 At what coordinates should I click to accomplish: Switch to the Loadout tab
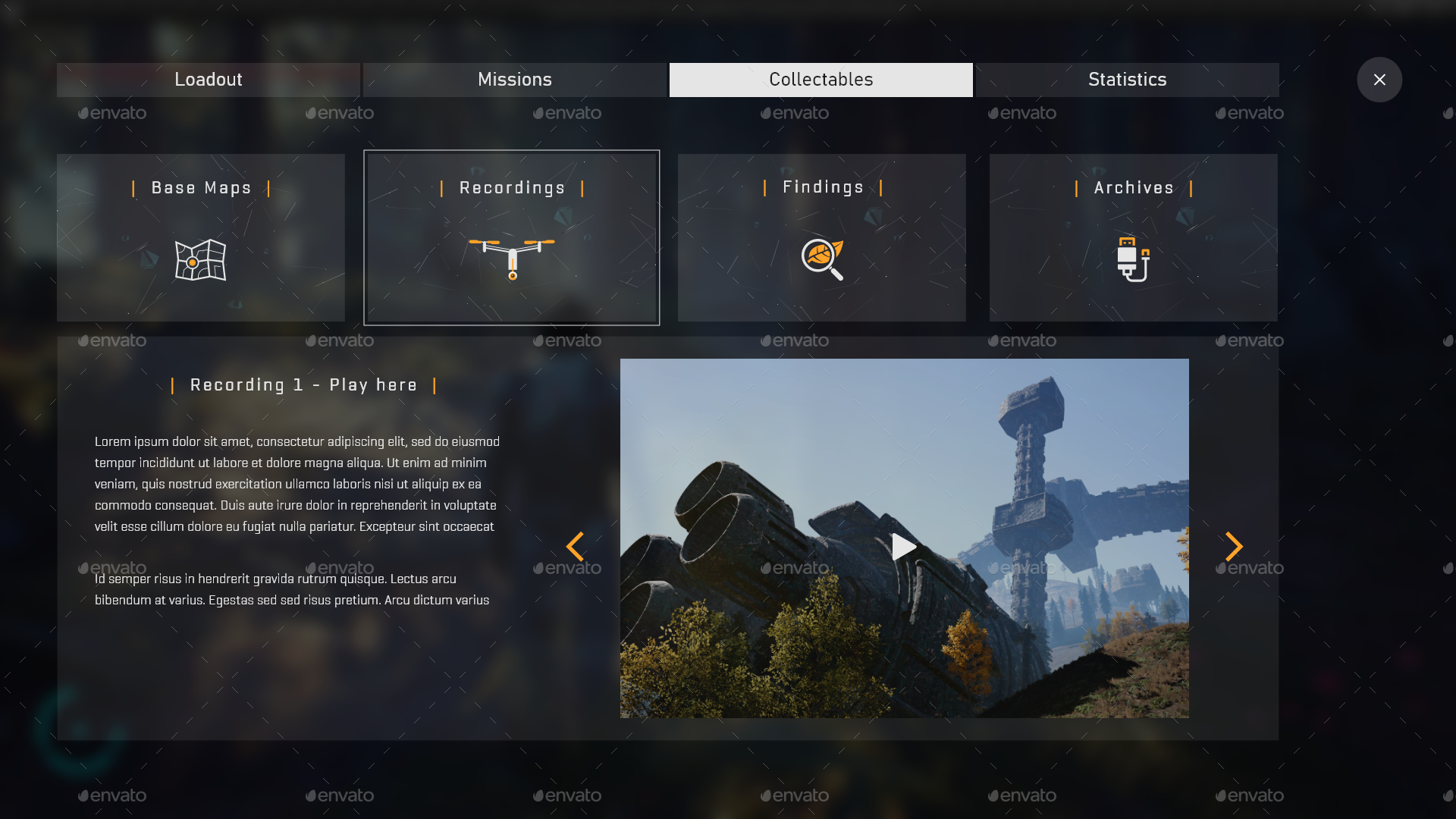(x=208, y=79)
